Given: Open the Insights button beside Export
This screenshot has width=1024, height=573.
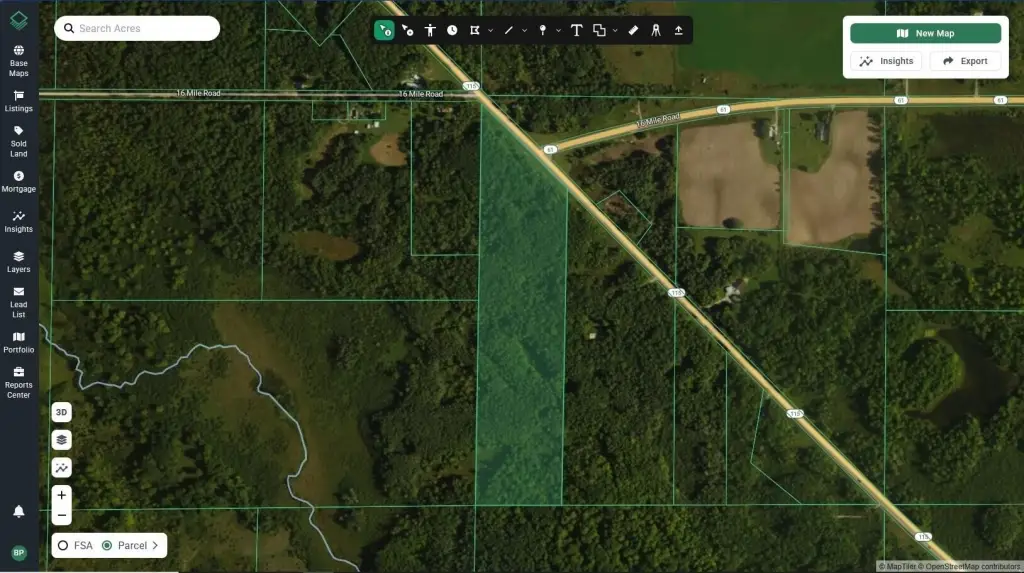Looking at the screenshot, I should (886, 61).
